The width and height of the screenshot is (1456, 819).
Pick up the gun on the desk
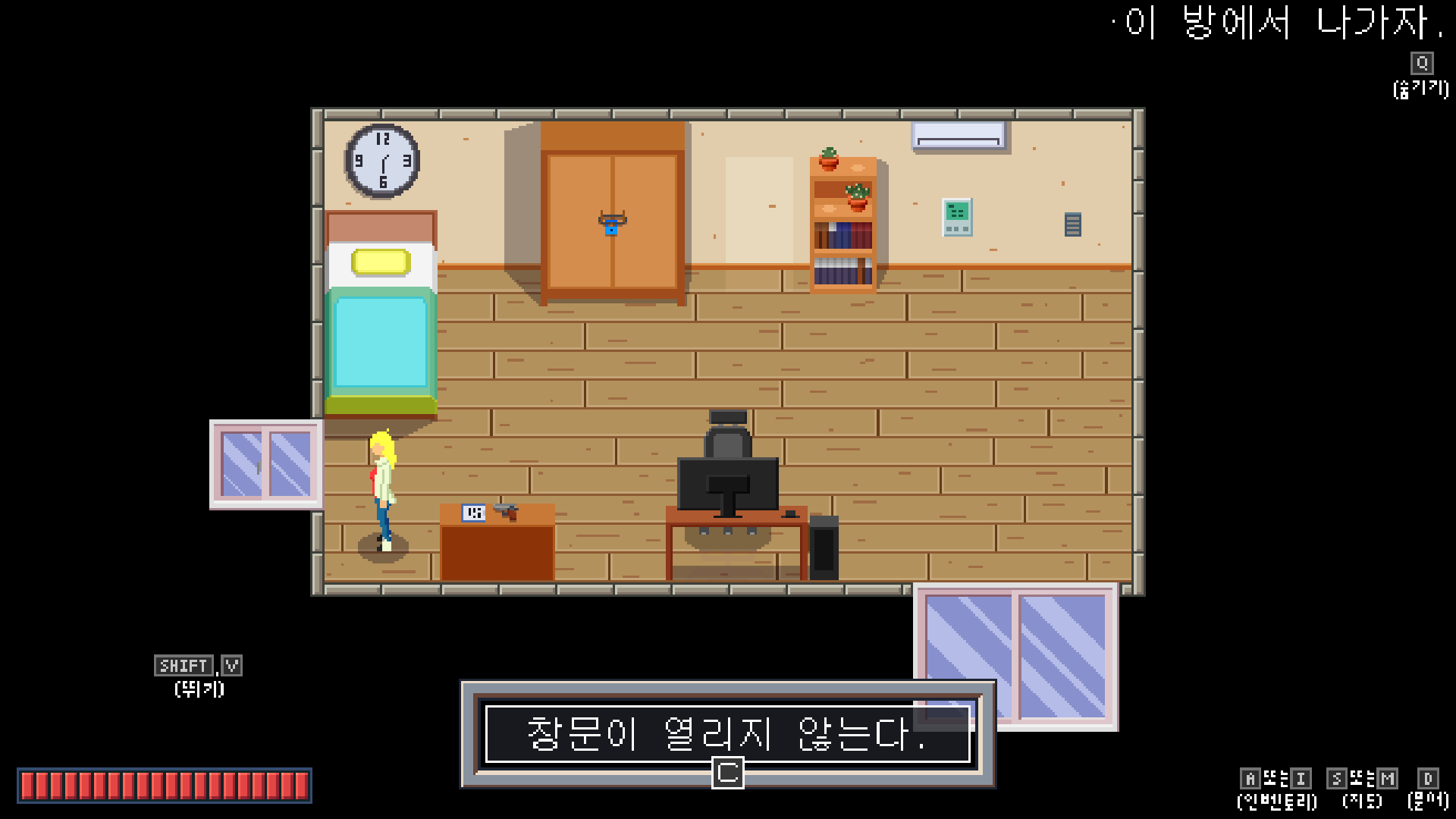(507, 513)
